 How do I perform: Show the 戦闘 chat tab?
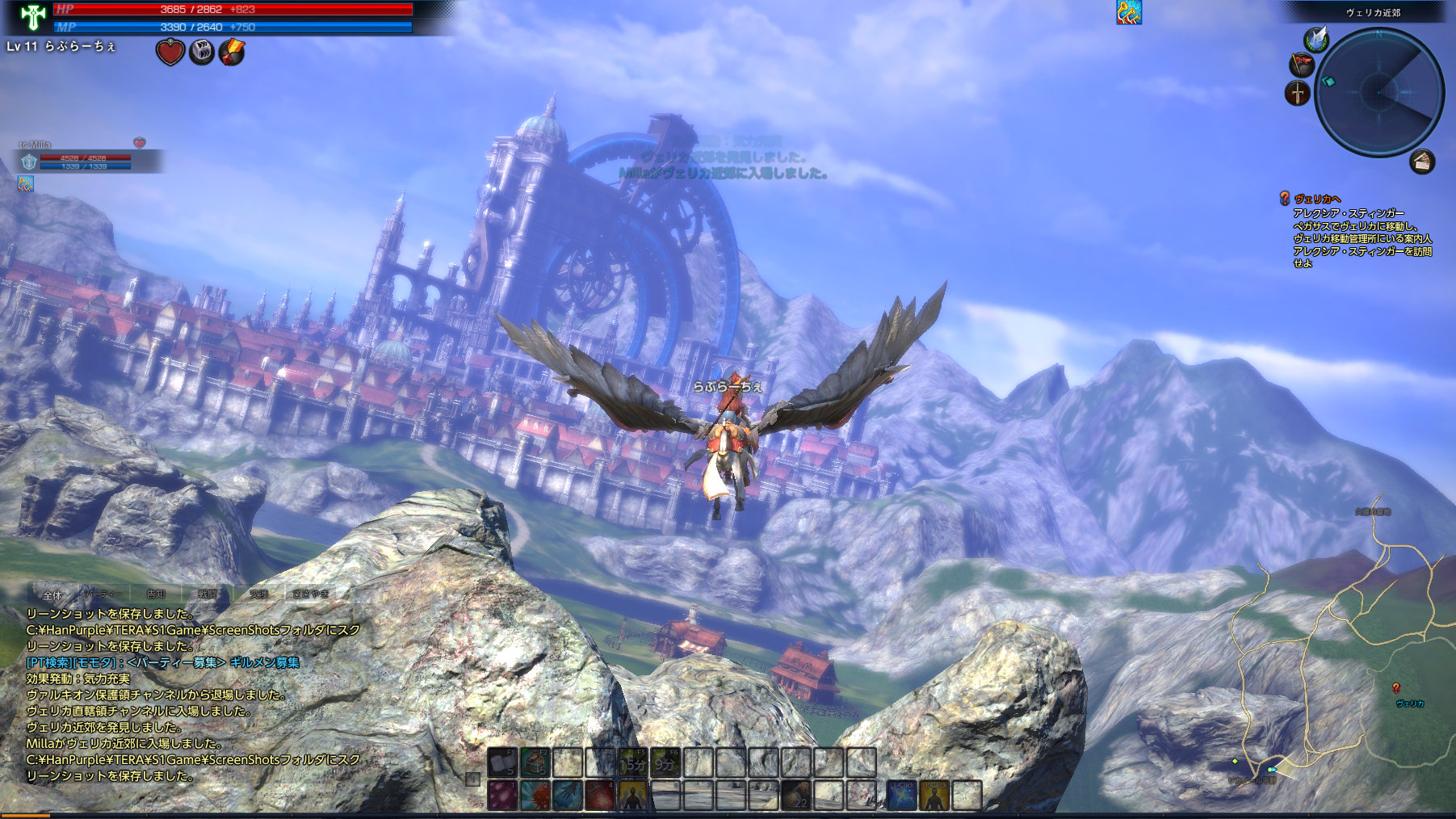(208, 594)
